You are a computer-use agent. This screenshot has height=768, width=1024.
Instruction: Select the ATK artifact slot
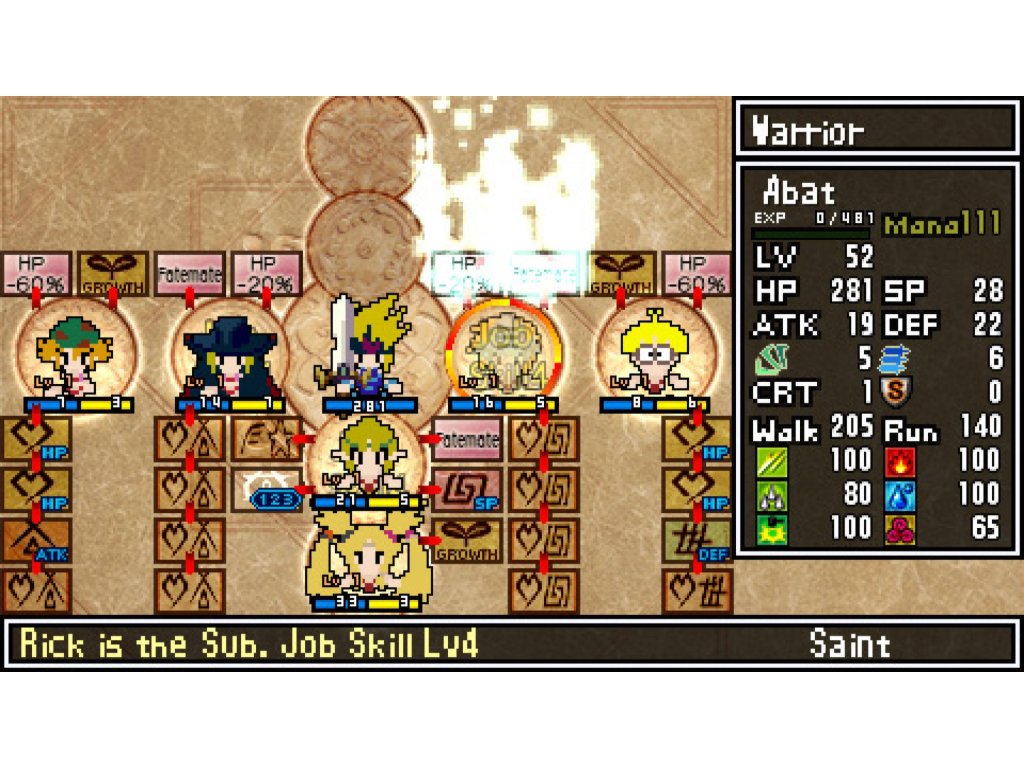point(36,539)
